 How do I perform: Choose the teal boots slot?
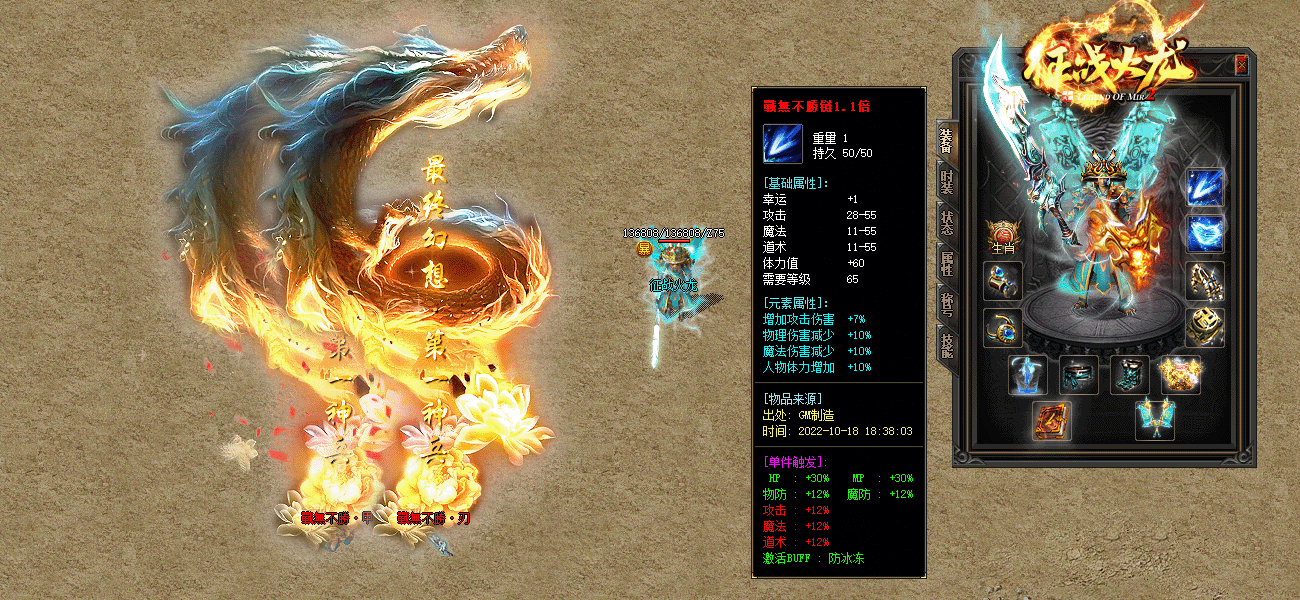tap(1130, 375)
